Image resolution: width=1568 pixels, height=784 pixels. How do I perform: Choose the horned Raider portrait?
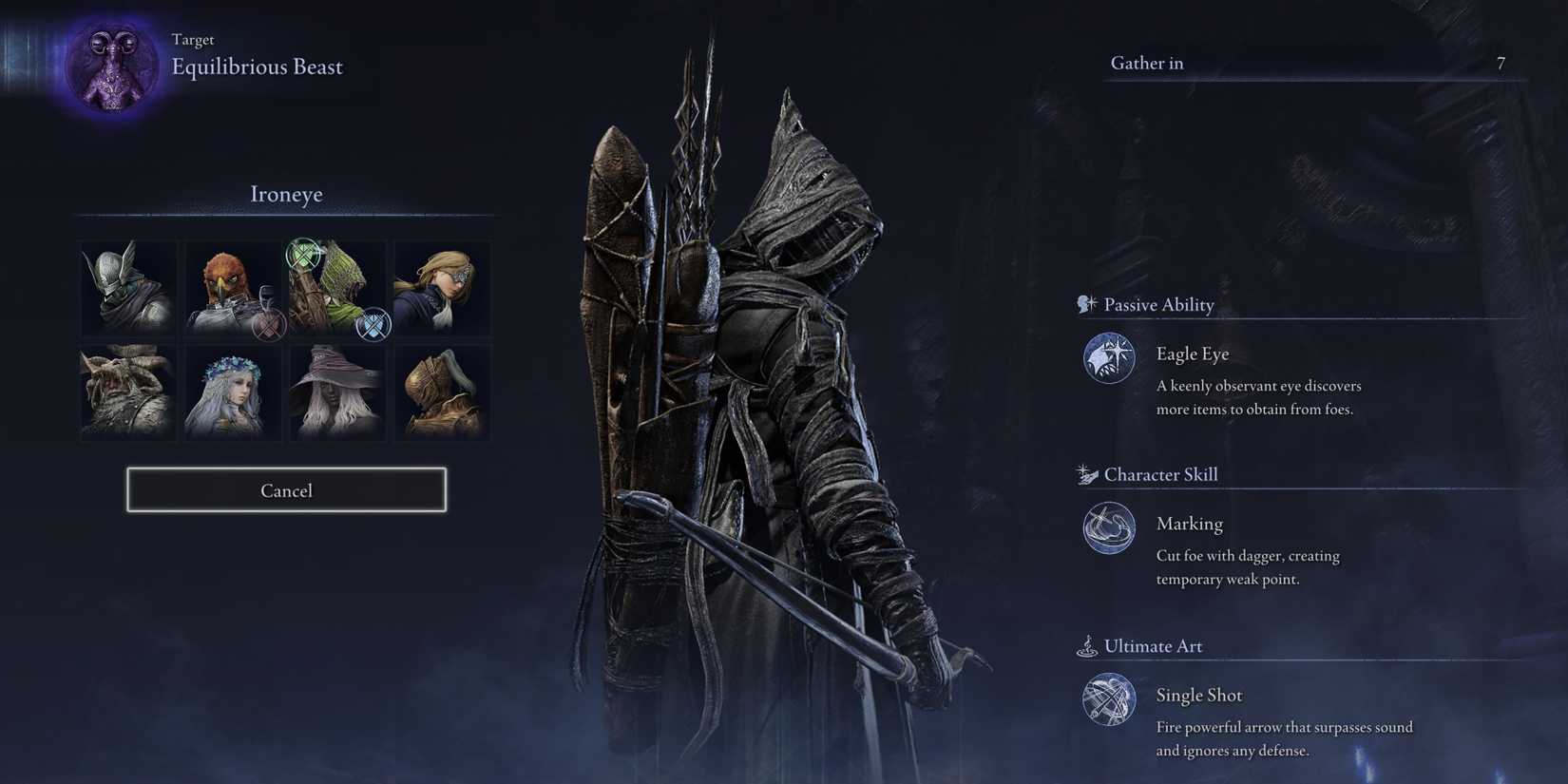click(x=128, y=392)
